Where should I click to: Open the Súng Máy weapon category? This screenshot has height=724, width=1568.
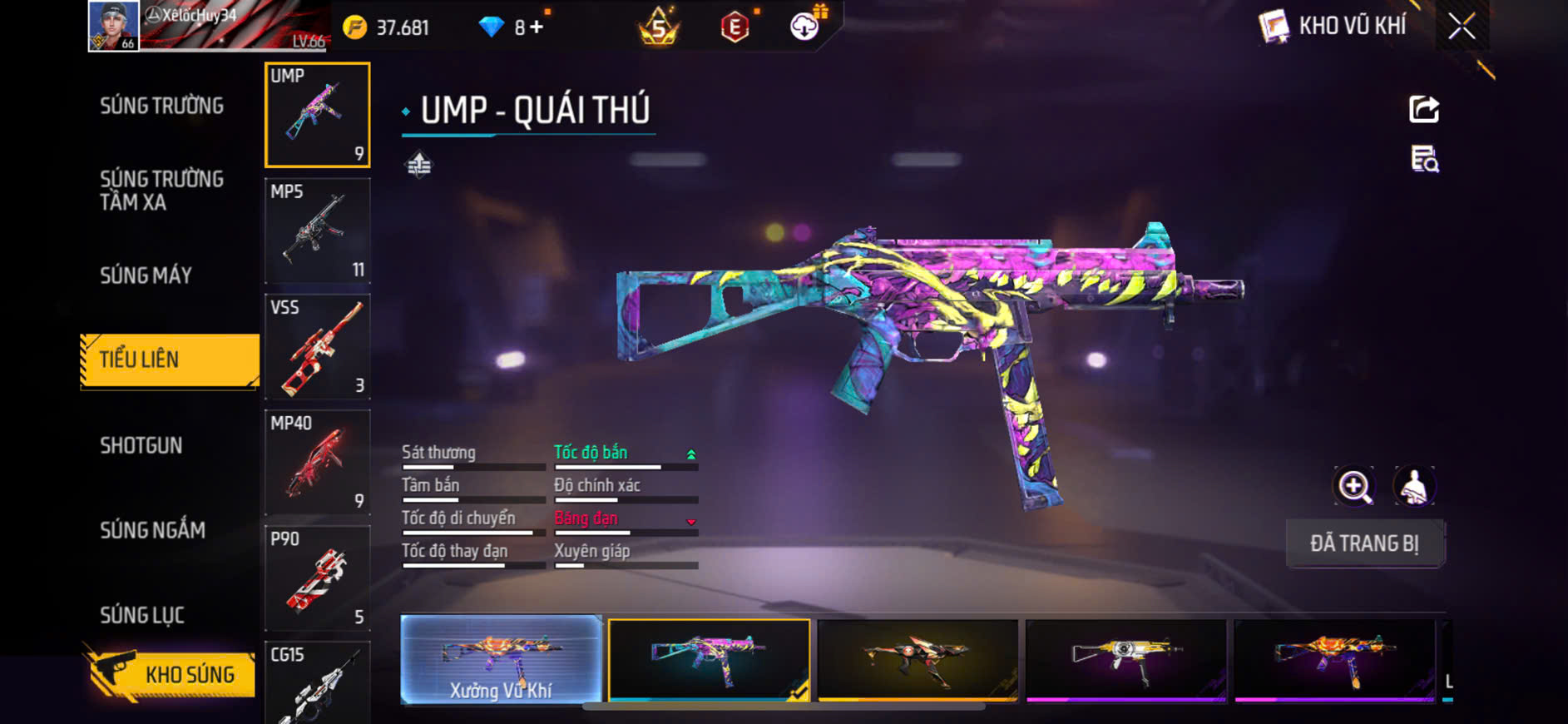[x=146, y=275]
